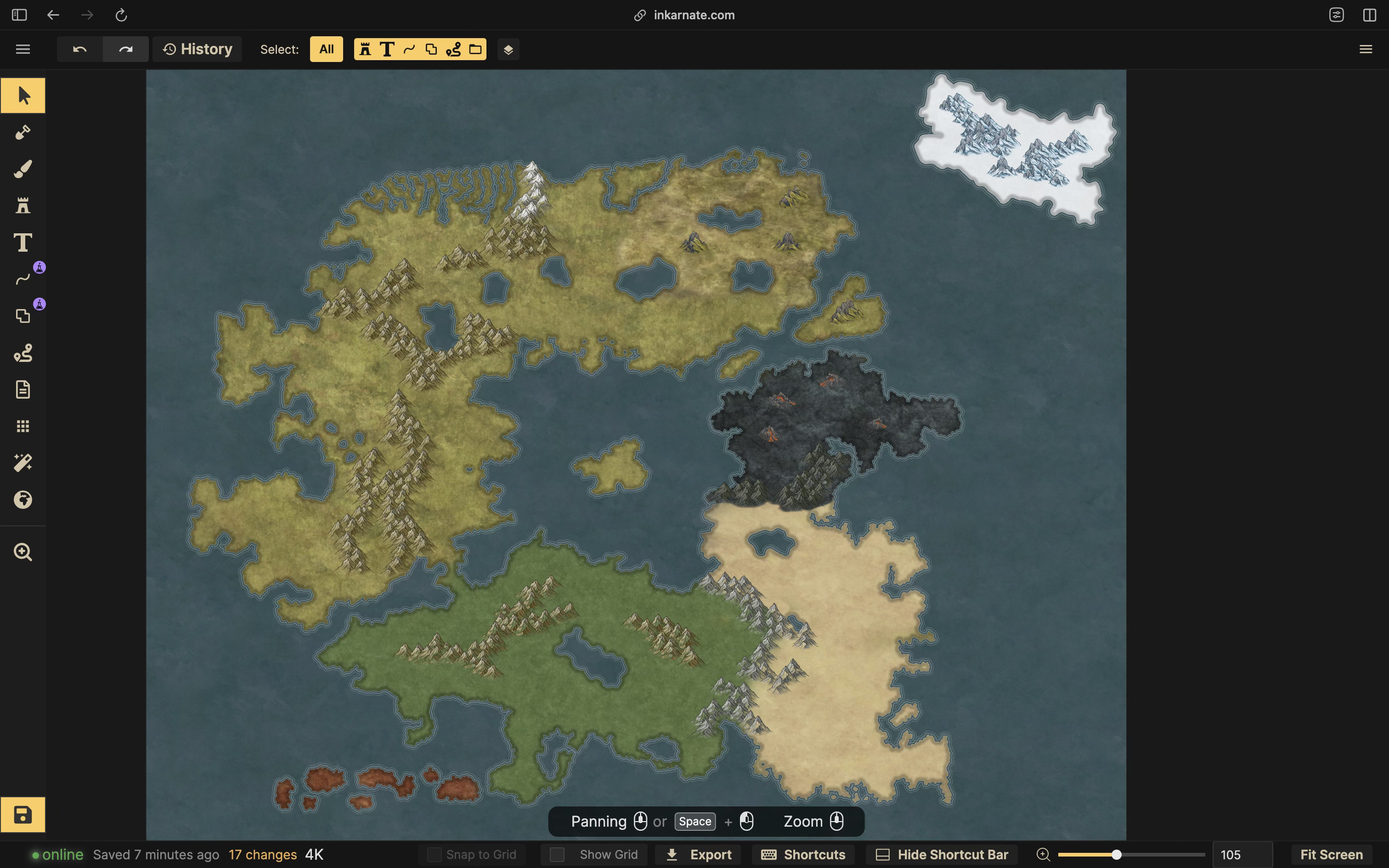Select the Brush tool

coord(23,168)
